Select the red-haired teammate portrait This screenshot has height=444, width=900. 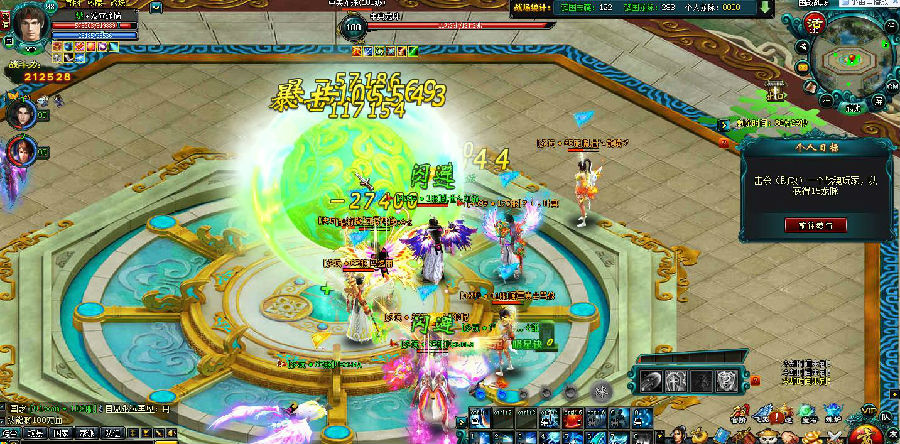[21, 152]
